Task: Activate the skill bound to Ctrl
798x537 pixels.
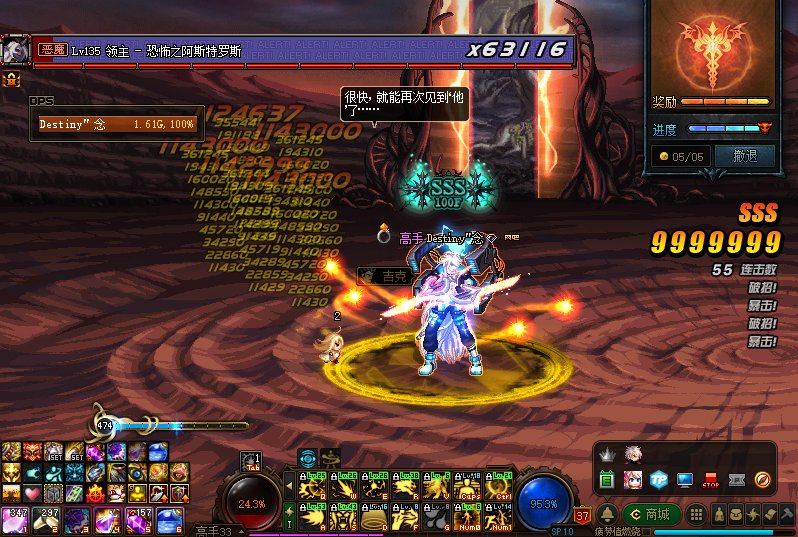Action: [496, 487]
